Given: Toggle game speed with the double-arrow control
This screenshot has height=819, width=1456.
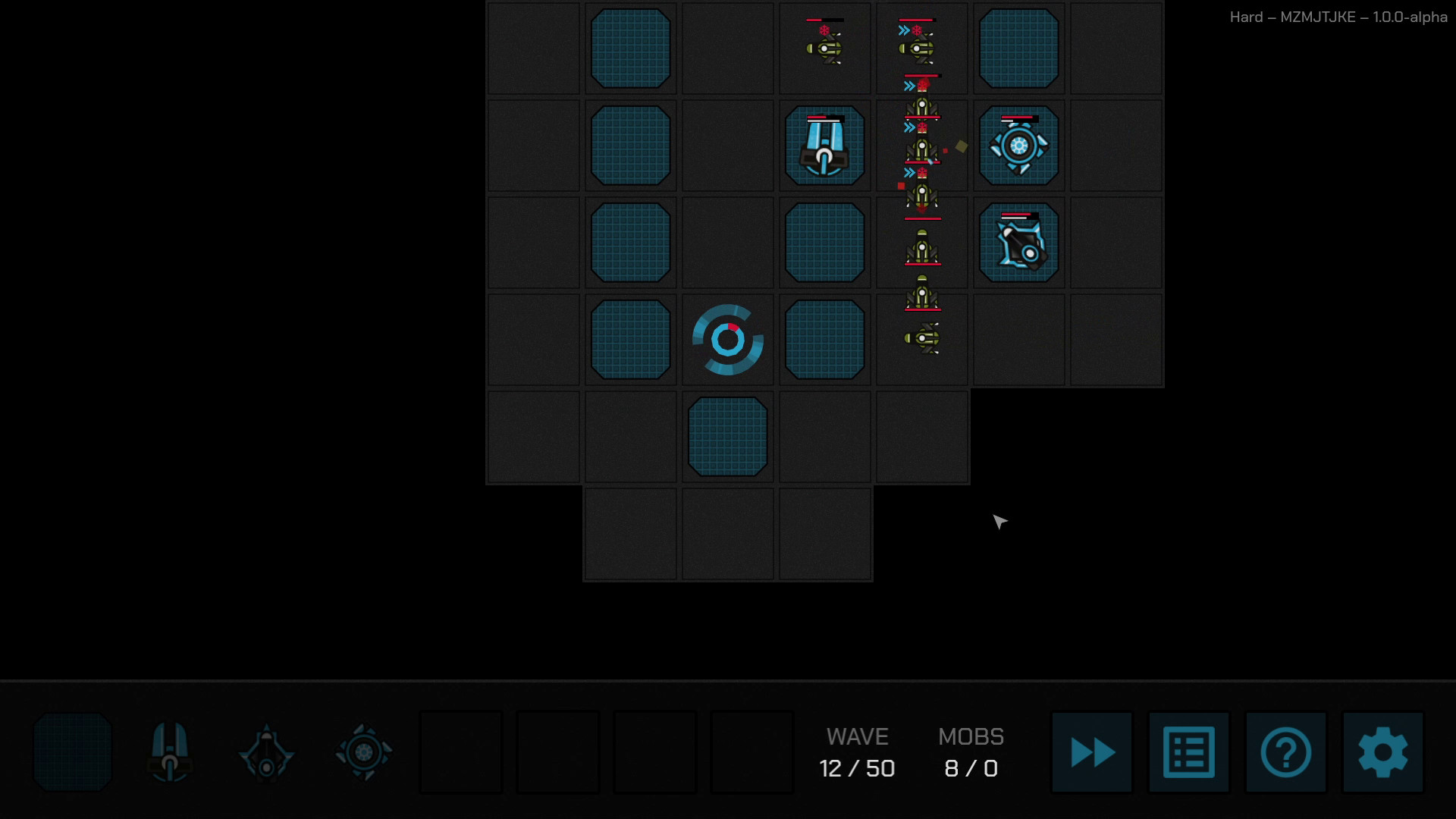Looking at the screenshot, I should pyautogui.click(x=1090, y=752).
